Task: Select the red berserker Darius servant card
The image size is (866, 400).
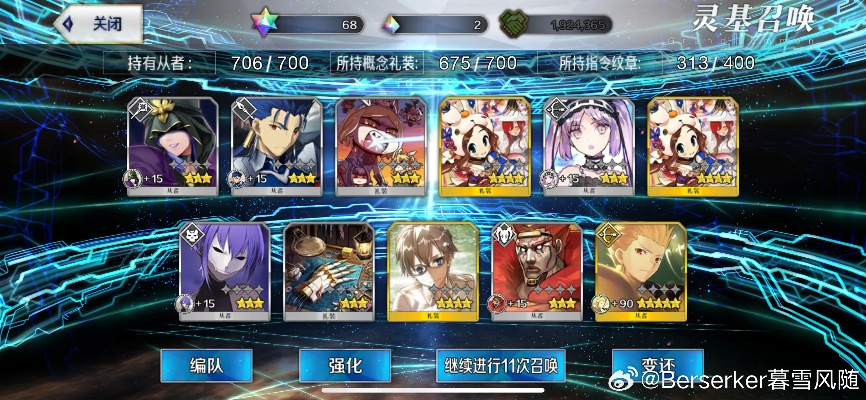Action: tap(536, 268)
